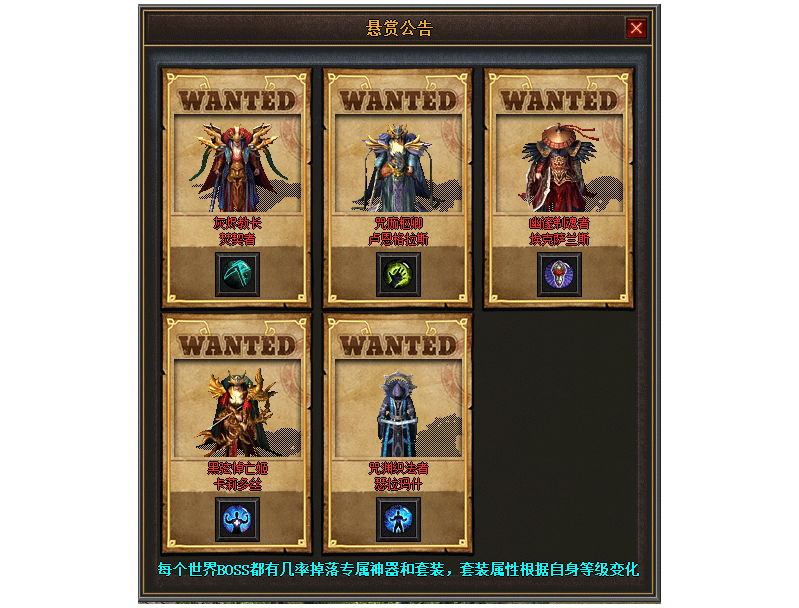Image resolution: width=799 pixels, height=608 pixels.
Task: Click the green hand reward icon
Action: pos(398,274)
